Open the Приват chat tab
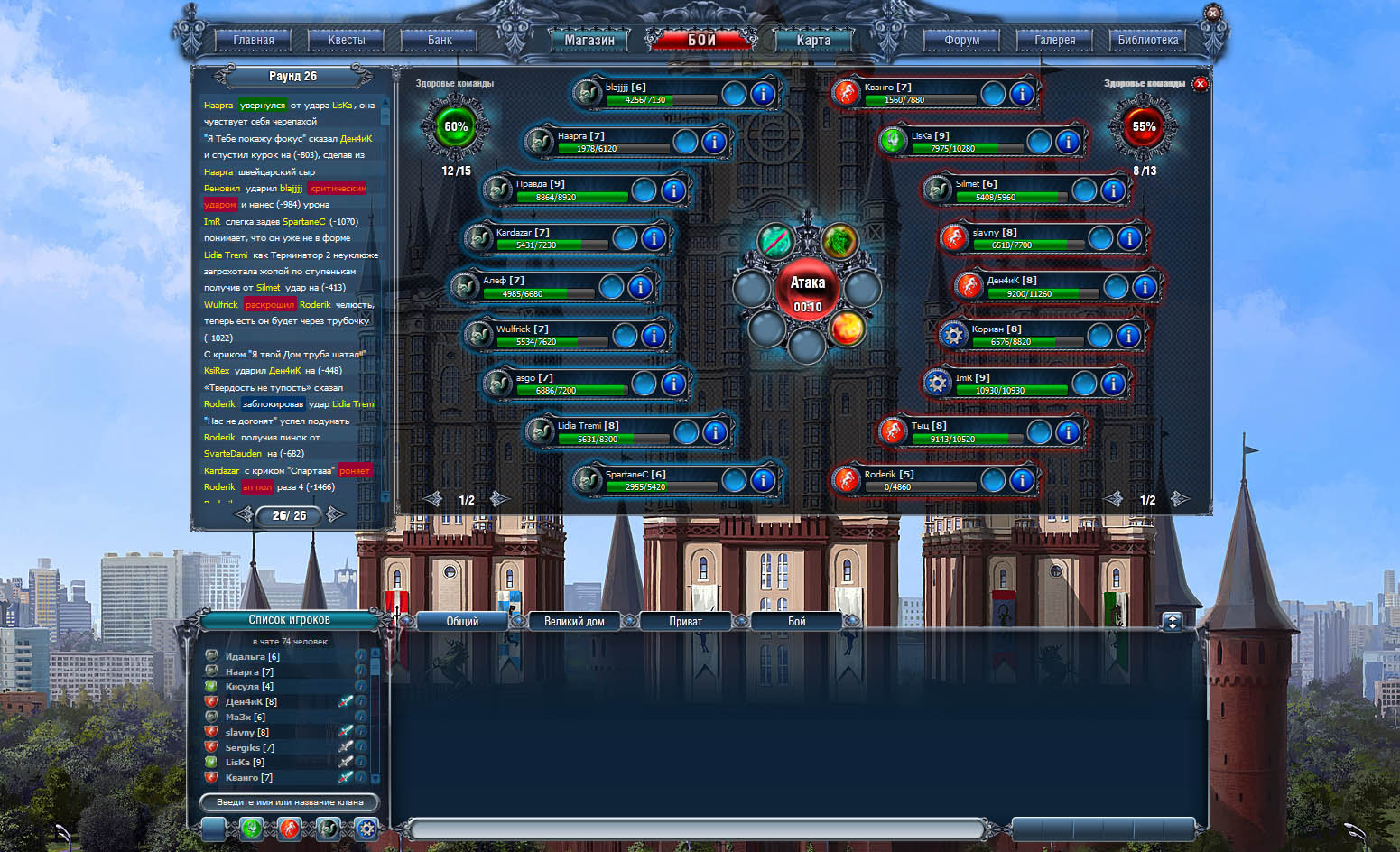This screenshot has height=852, width=1400. click(x=685, y=621)
